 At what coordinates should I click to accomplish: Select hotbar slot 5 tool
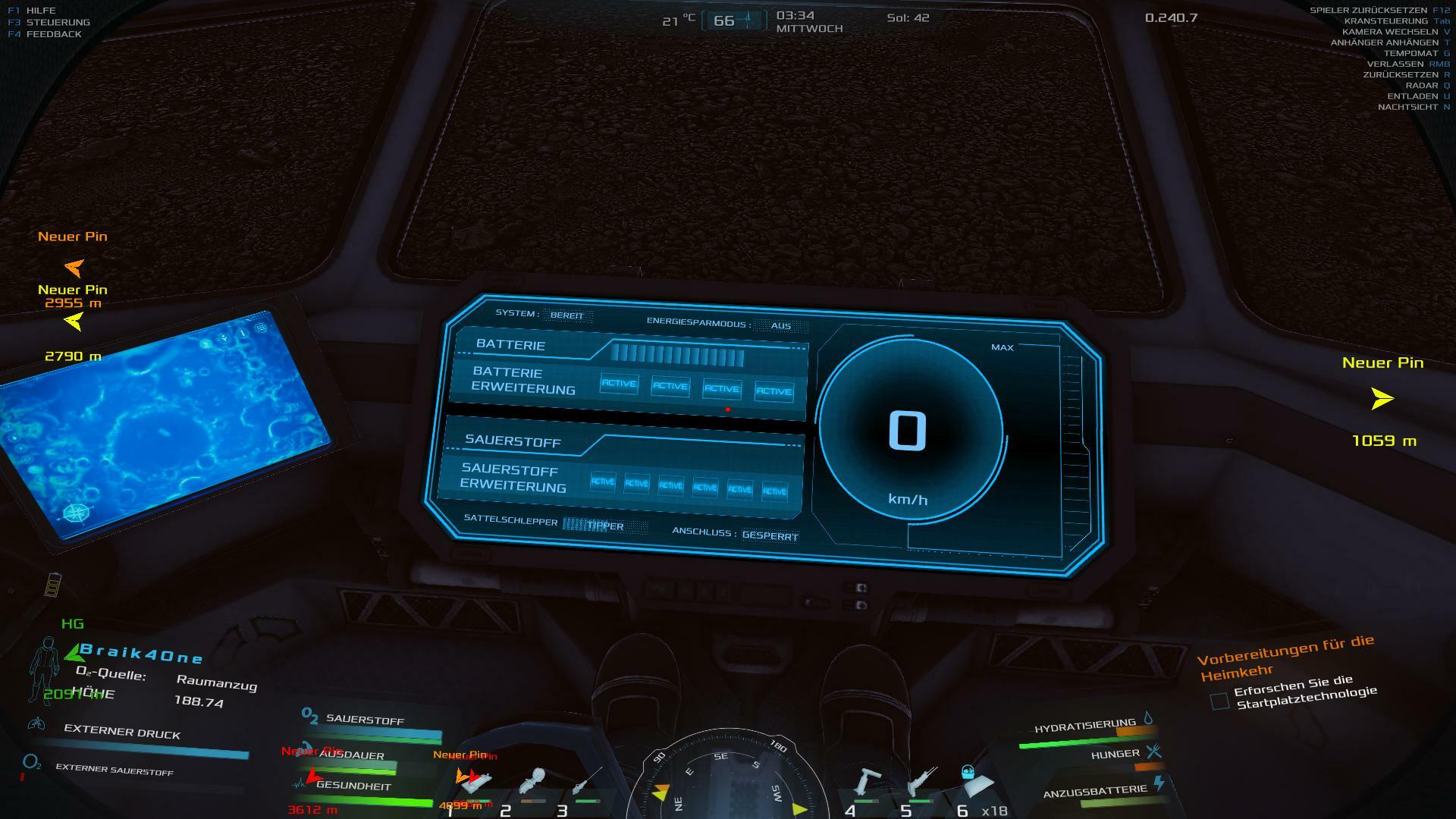[922, 783]
